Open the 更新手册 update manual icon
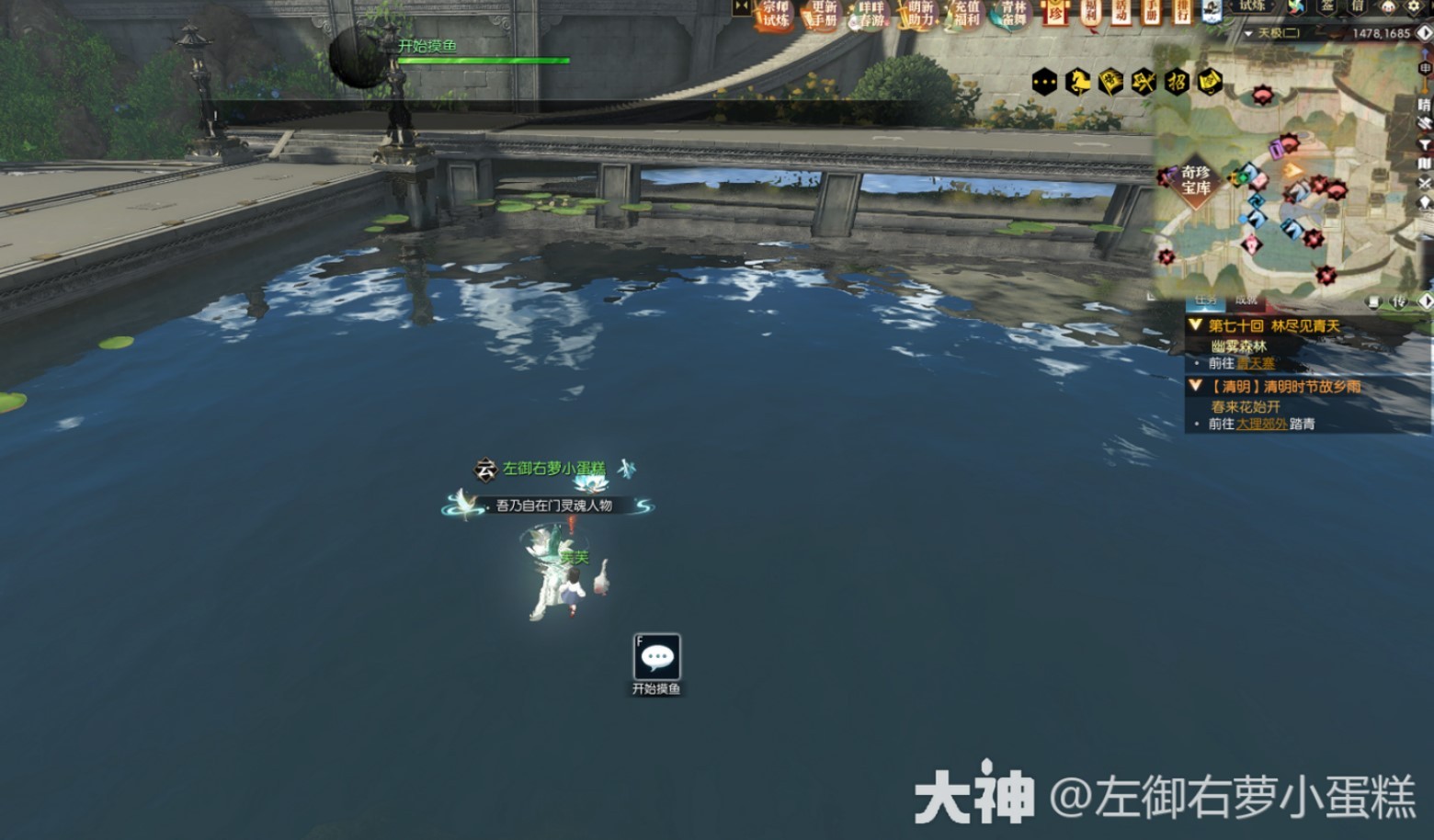The image size is (1434, 840). click(x=823, y=14)
